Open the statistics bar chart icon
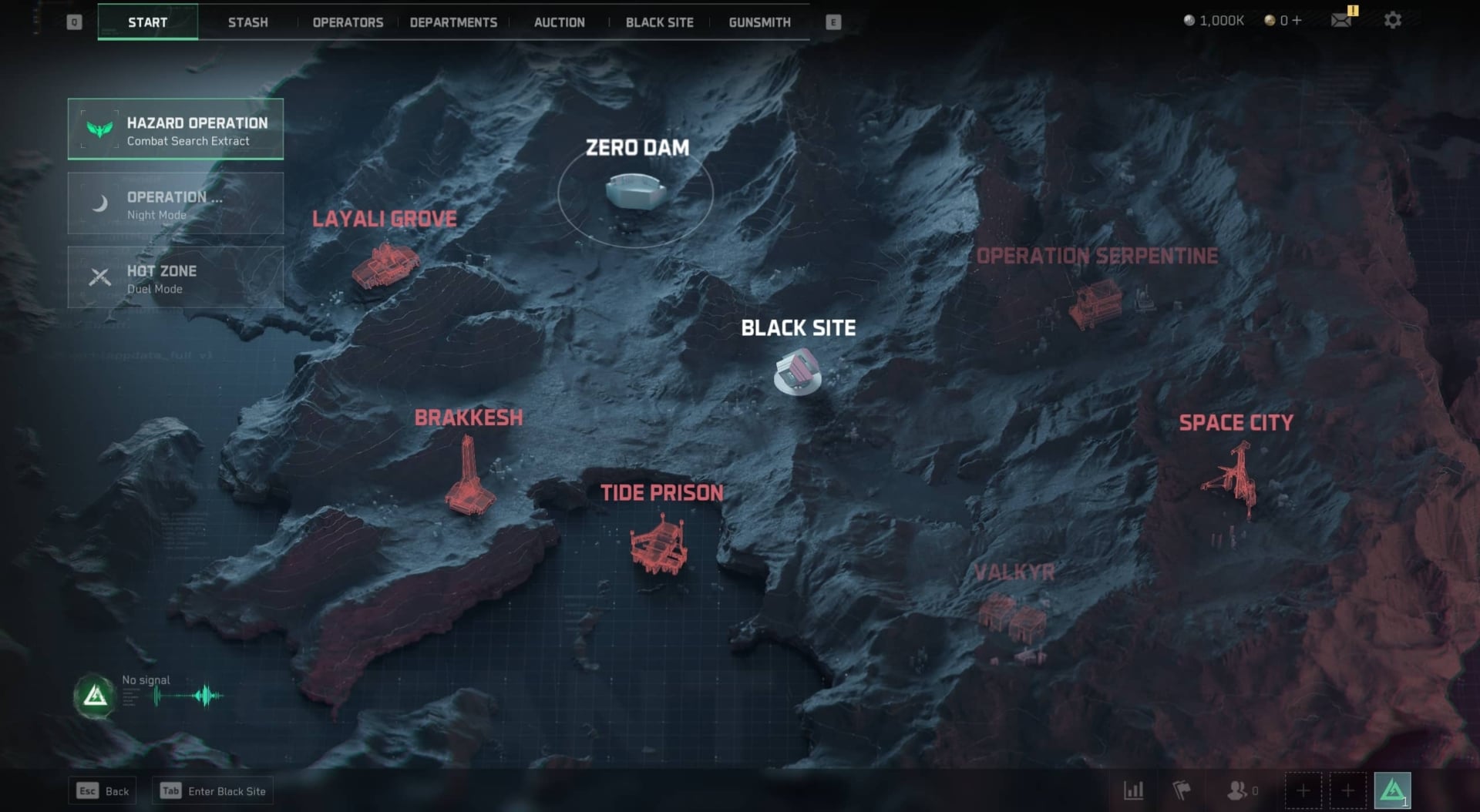This screenshot has height=812, width=1480. (x=1133, y=790)
